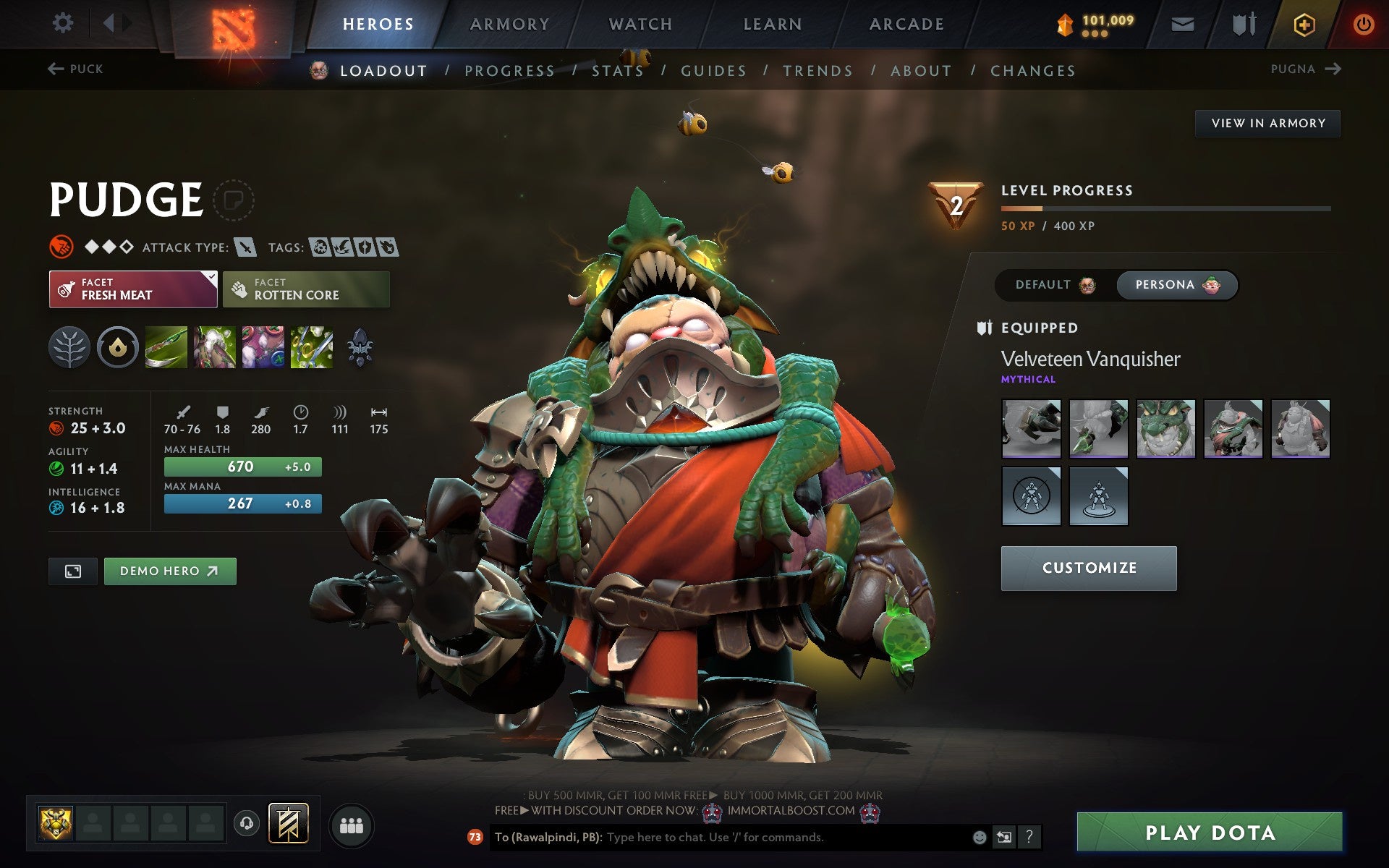Open the Learn menu
Viewport: 1389px width, 868px height.
pos(773,24)
